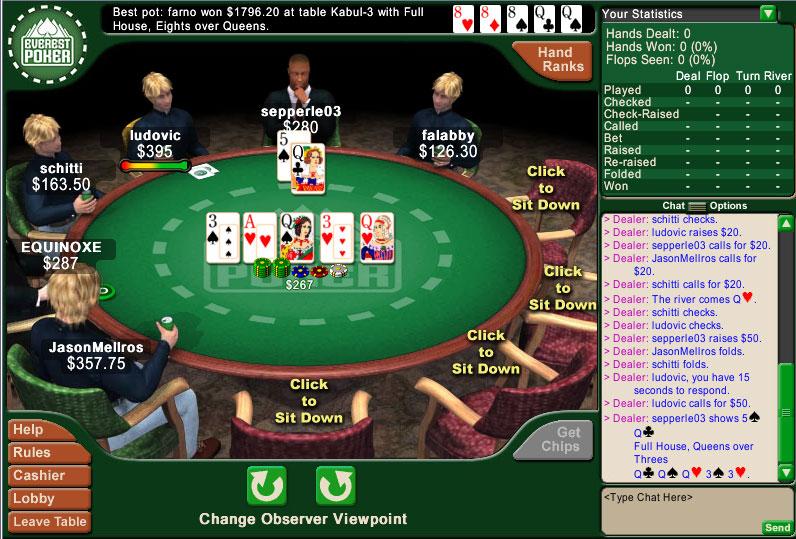The width and height of the screenshot is (796, 539).
Task: Open the Hand Ranks reference
Action: [555, 59]
